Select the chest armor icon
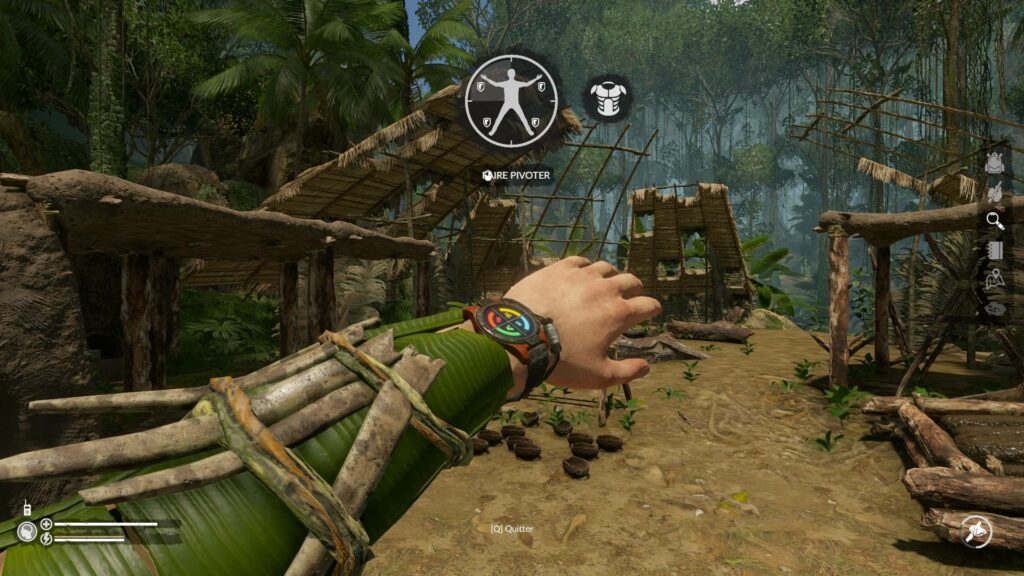 click(x=606, y=98)
